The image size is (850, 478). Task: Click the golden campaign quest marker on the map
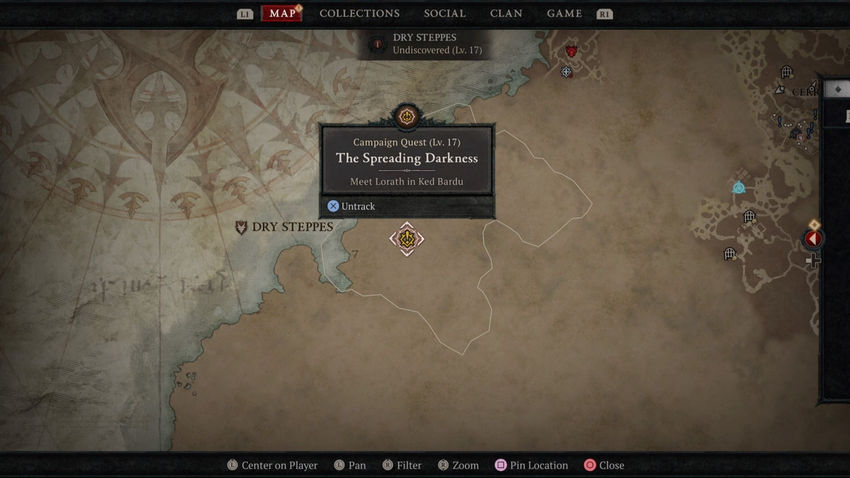(x=407, y=239)
